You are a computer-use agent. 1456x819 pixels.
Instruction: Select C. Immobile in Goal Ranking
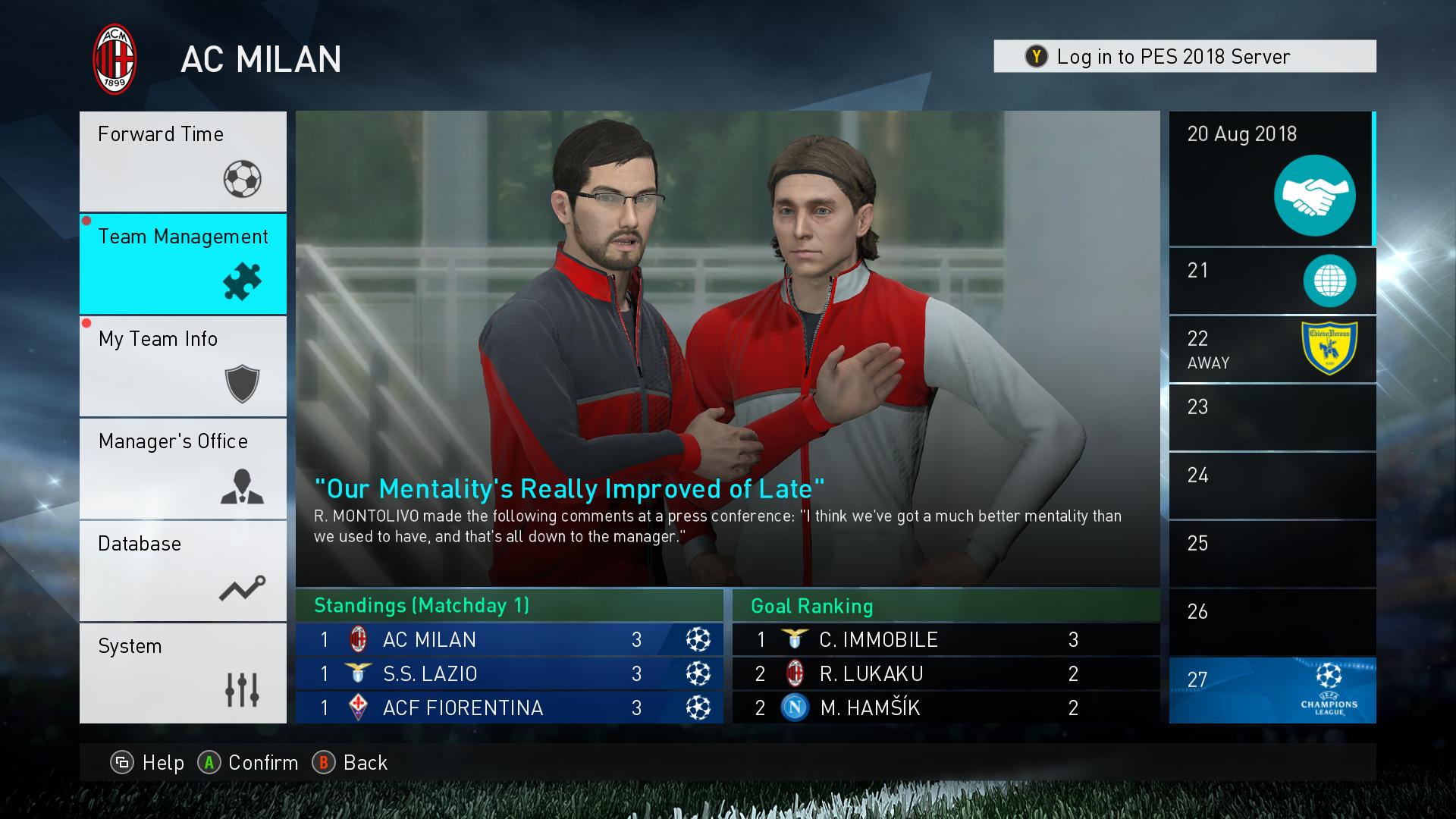coord(946,640)
